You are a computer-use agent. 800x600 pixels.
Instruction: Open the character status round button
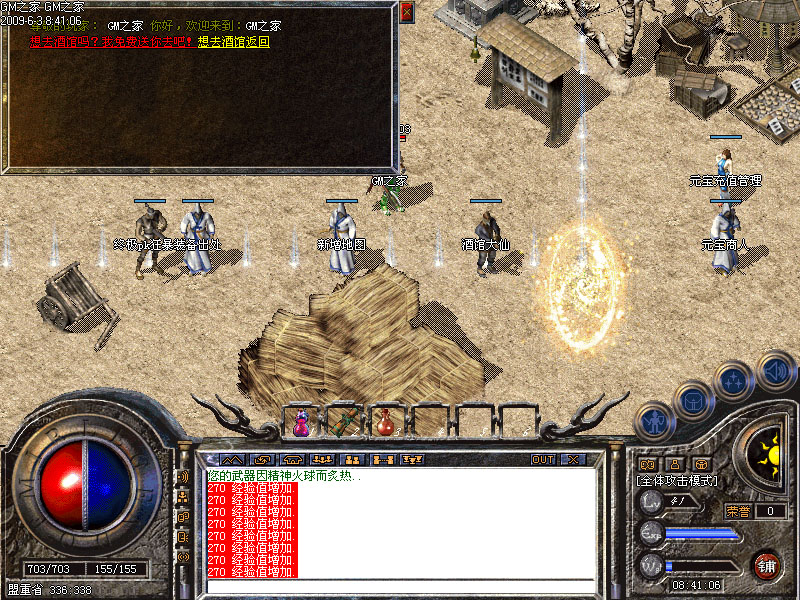pyautogui.click(x=654, y=421)
